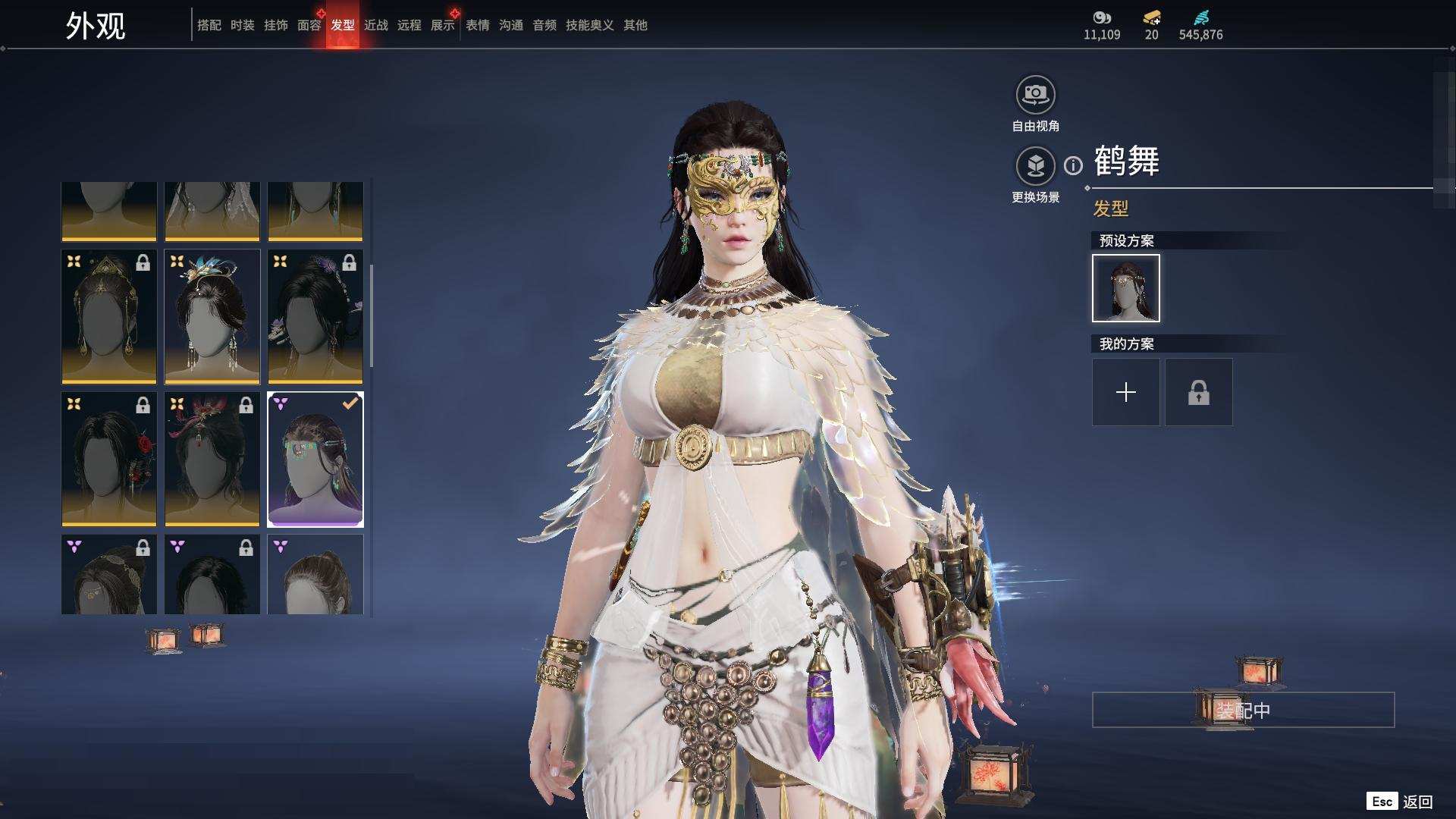The image size is (1456, 819).
Task: Click the 更换场景 scene button
Action: point(1035,166)
